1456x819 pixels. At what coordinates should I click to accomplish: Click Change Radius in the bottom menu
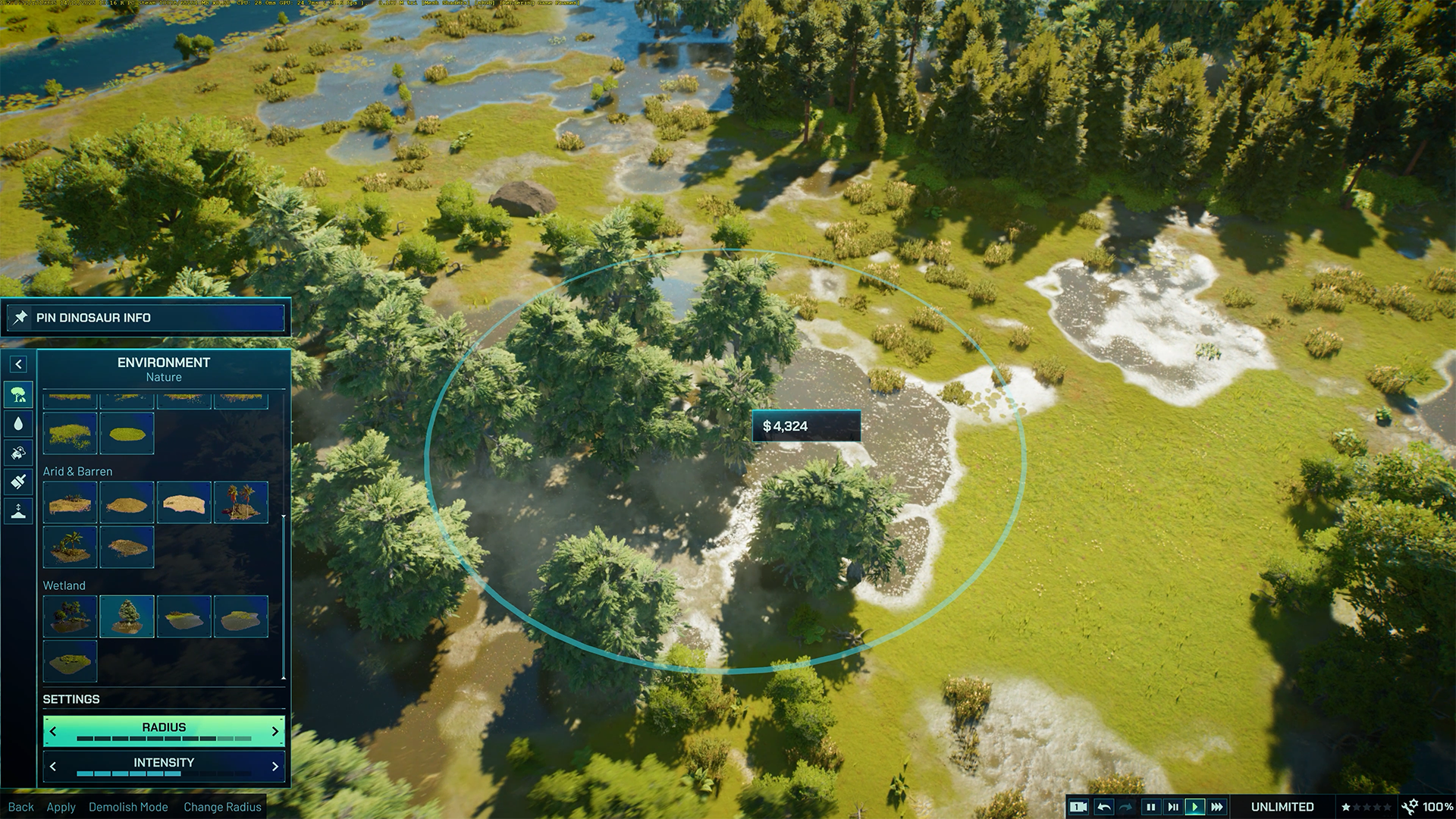[x=222, y=807]
